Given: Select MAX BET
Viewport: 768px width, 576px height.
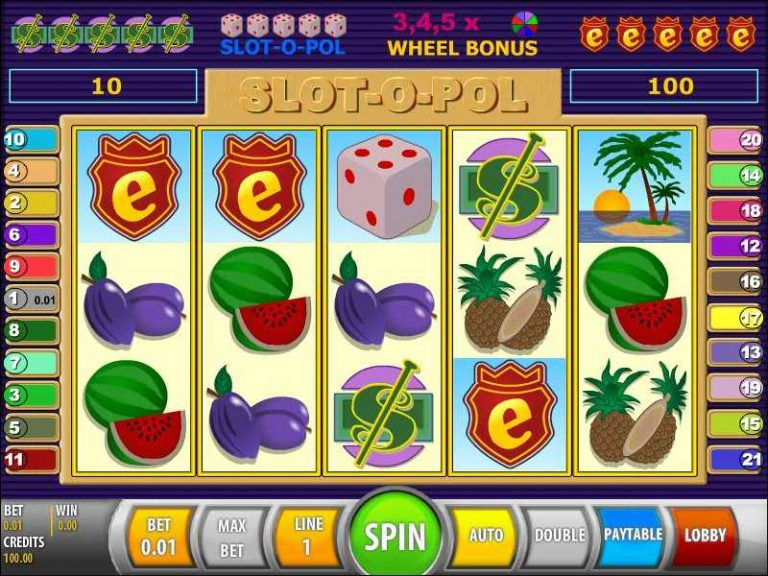Looking at the screenshot, I should point(232,535).
